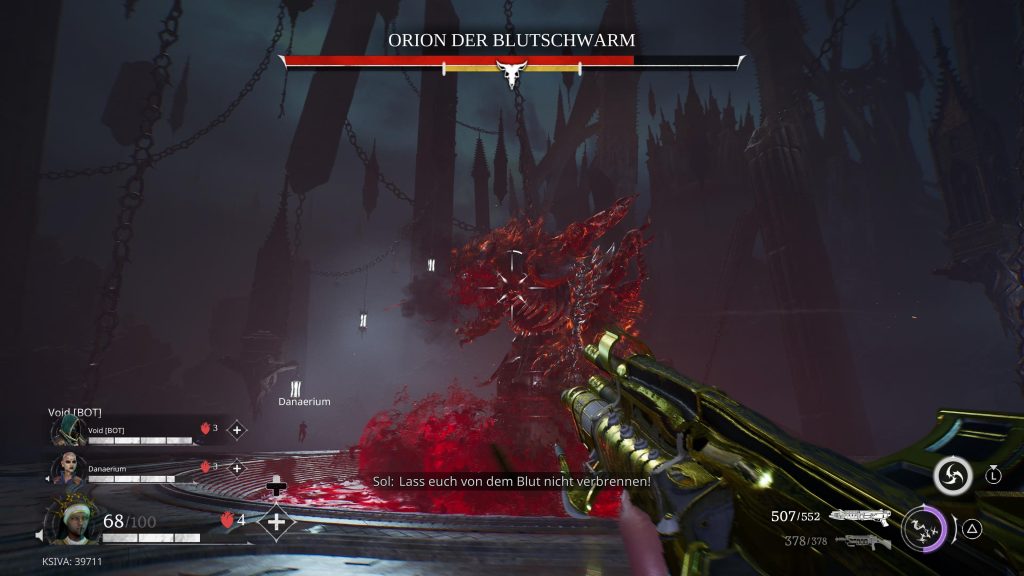Use your own large heal plus icon
The width and height of the screenshot is (1024, 576).
pyautogui.click(x=276, y=521)
